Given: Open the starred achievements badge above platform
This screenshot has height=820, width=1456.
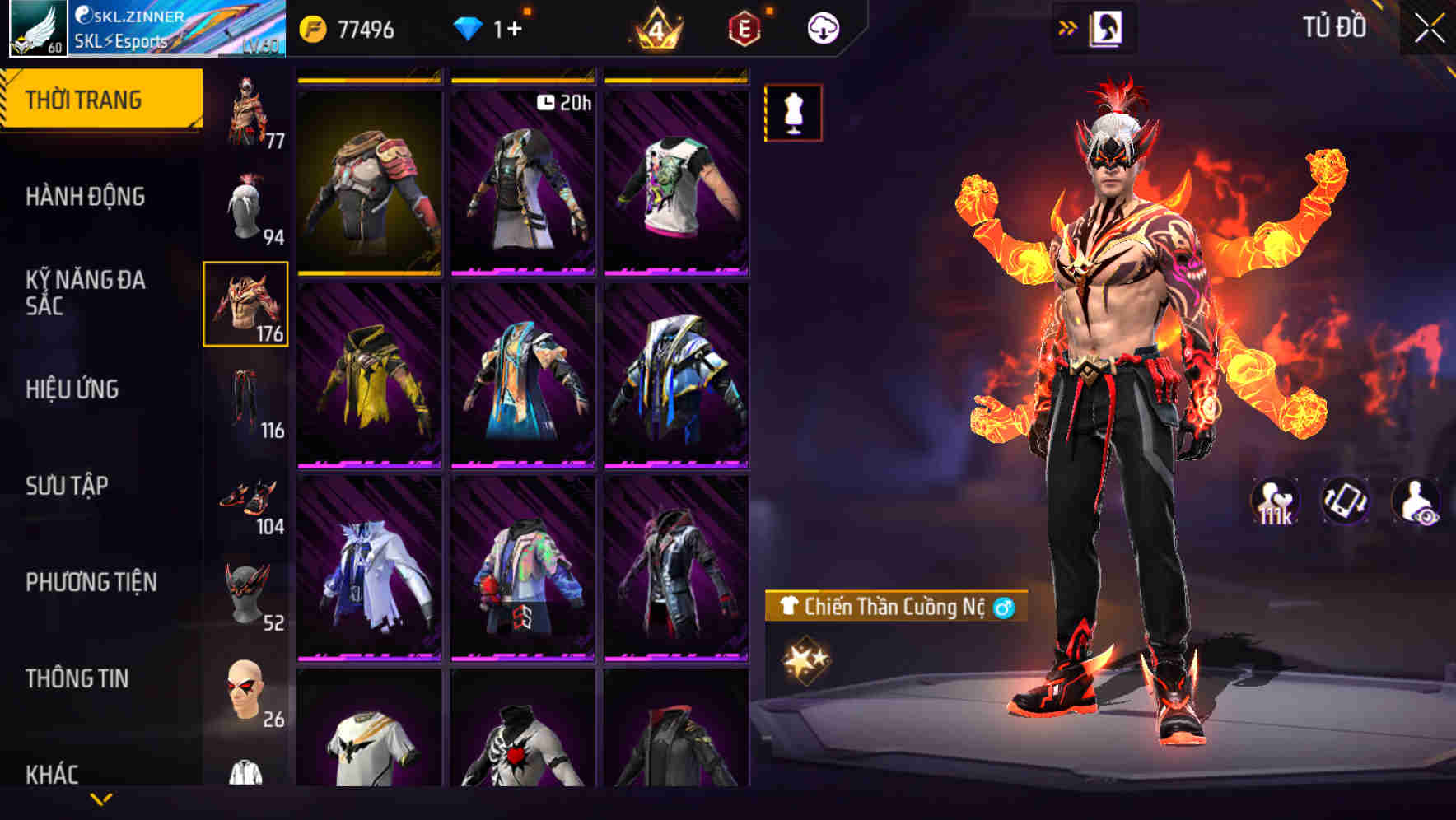Looking at the screenshot, I should pyautogui.click(x=805, y=657).
